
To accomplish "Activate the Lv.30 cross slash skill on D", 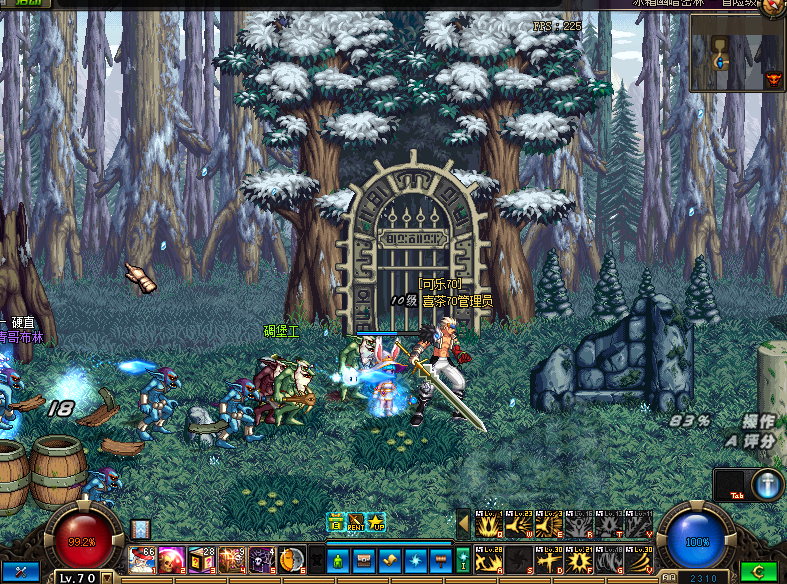I will (x=549, y=558).
